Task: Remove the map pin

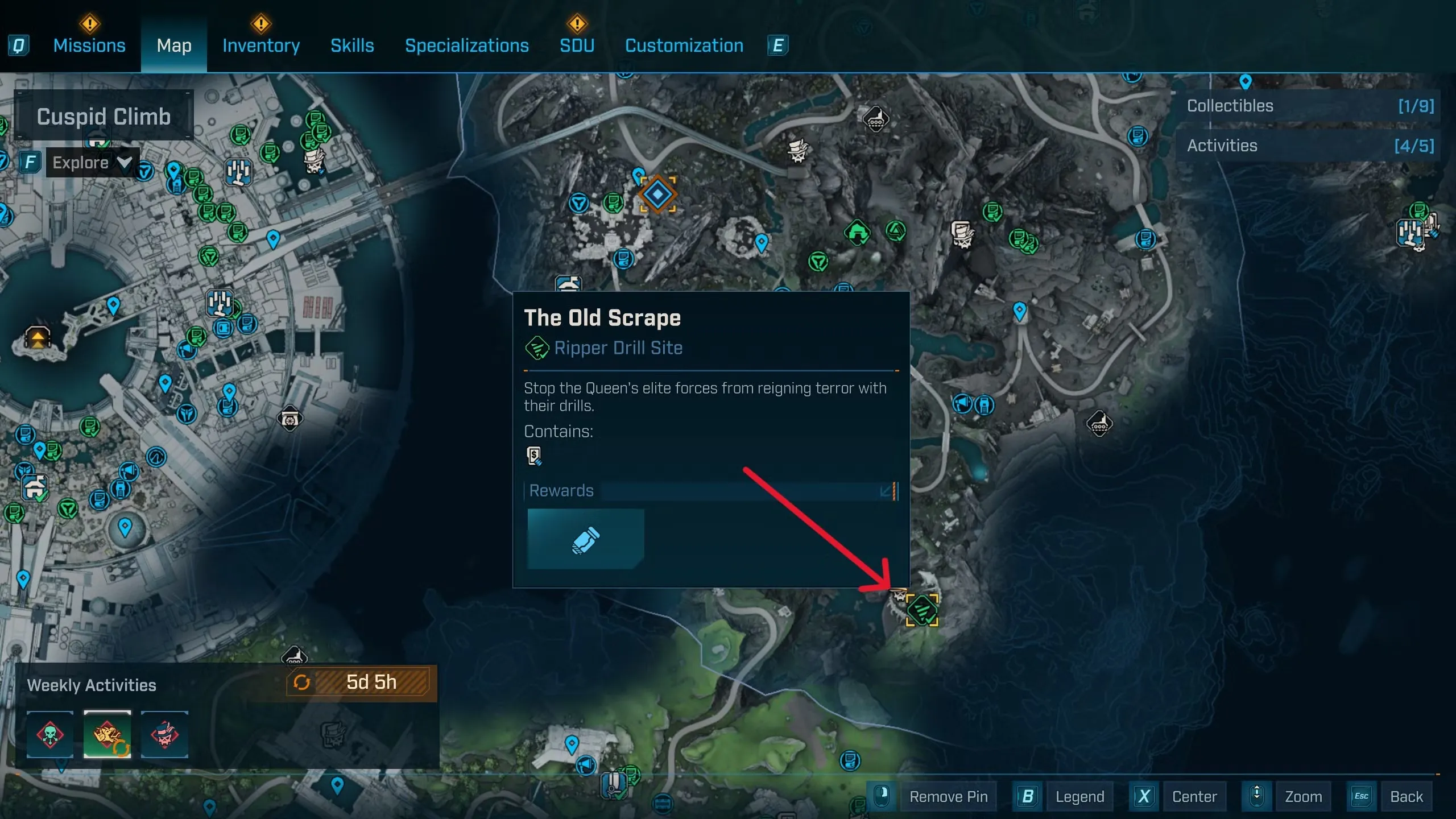Action: click(948, 797)
